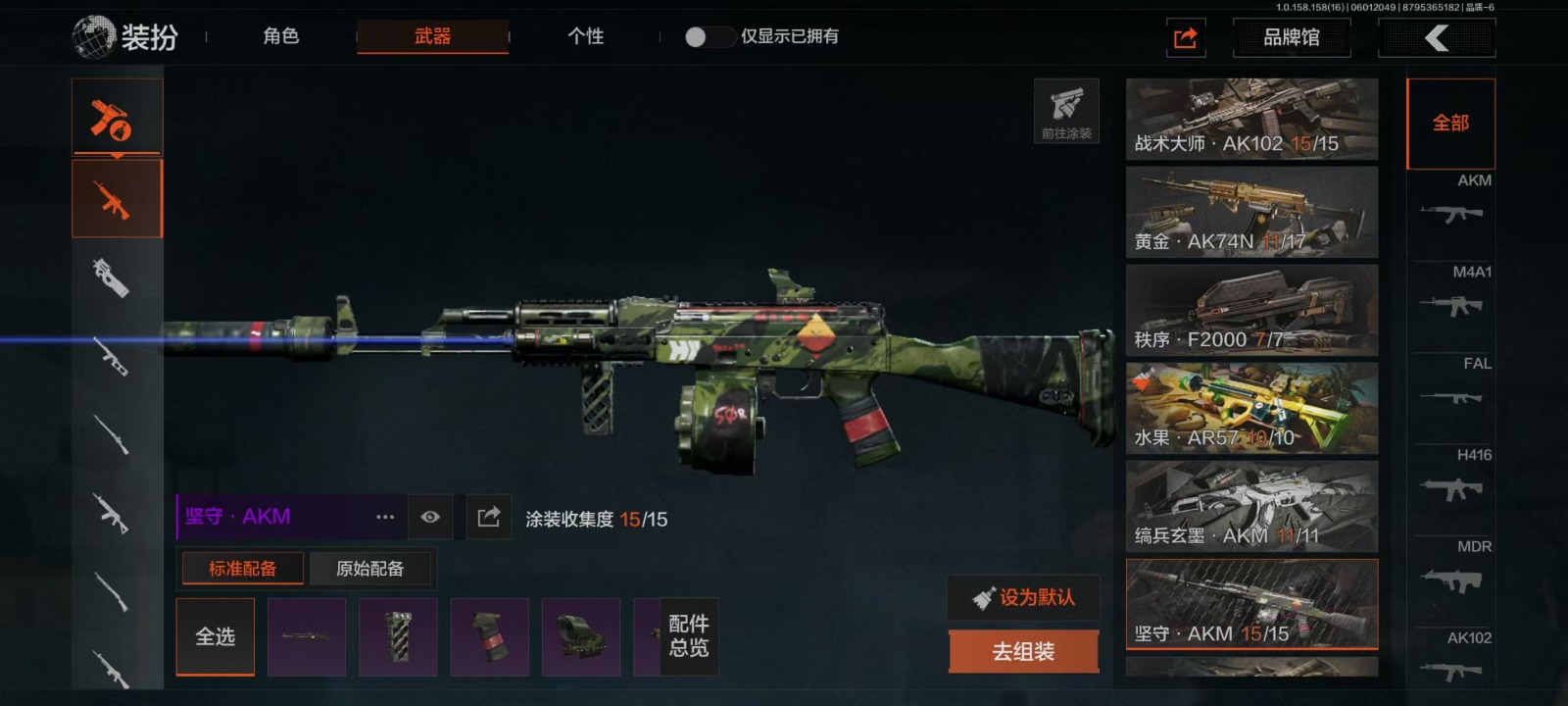The height and width of the screenshot is (706, 1568).
Task: Switch to the 角色 tab
Action: click(x=280, y=36)
